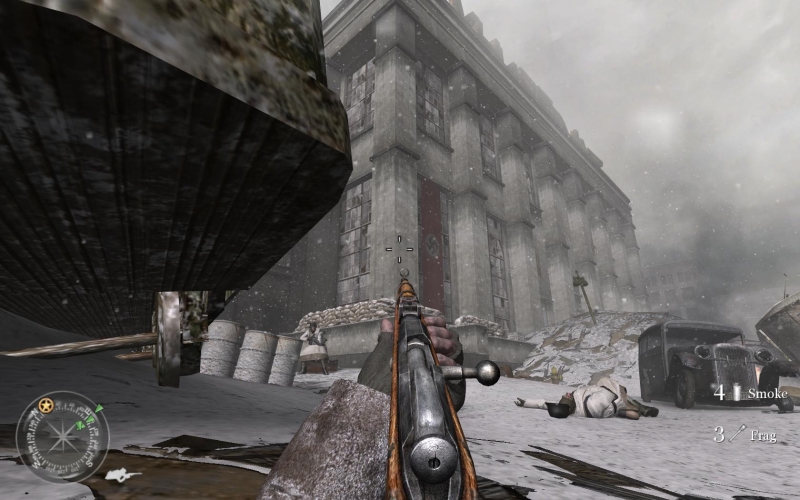Select the Smoke grenade icon
The image size is (800, 500).
coord(737,393)
